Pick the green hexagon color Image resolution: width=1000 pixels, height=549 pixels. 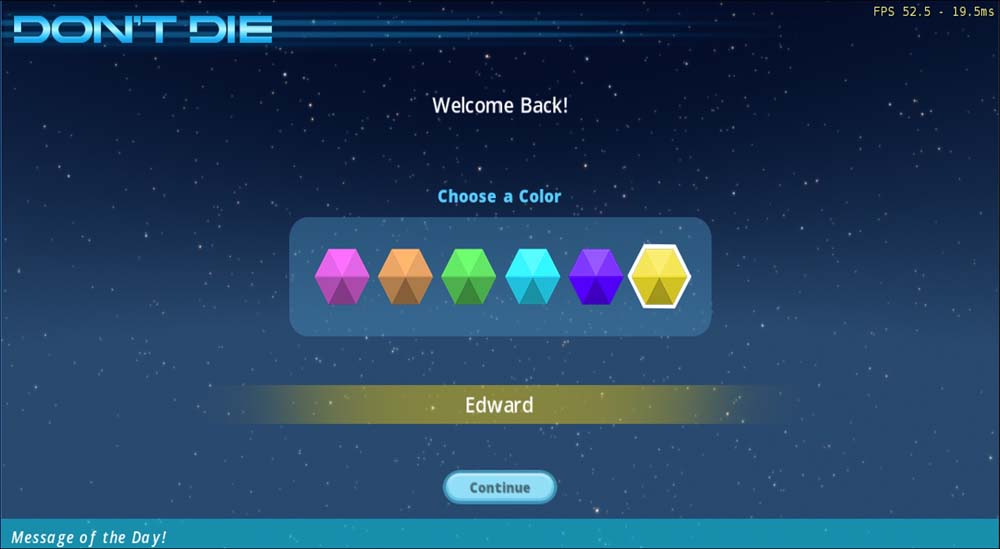pos(469,277)
